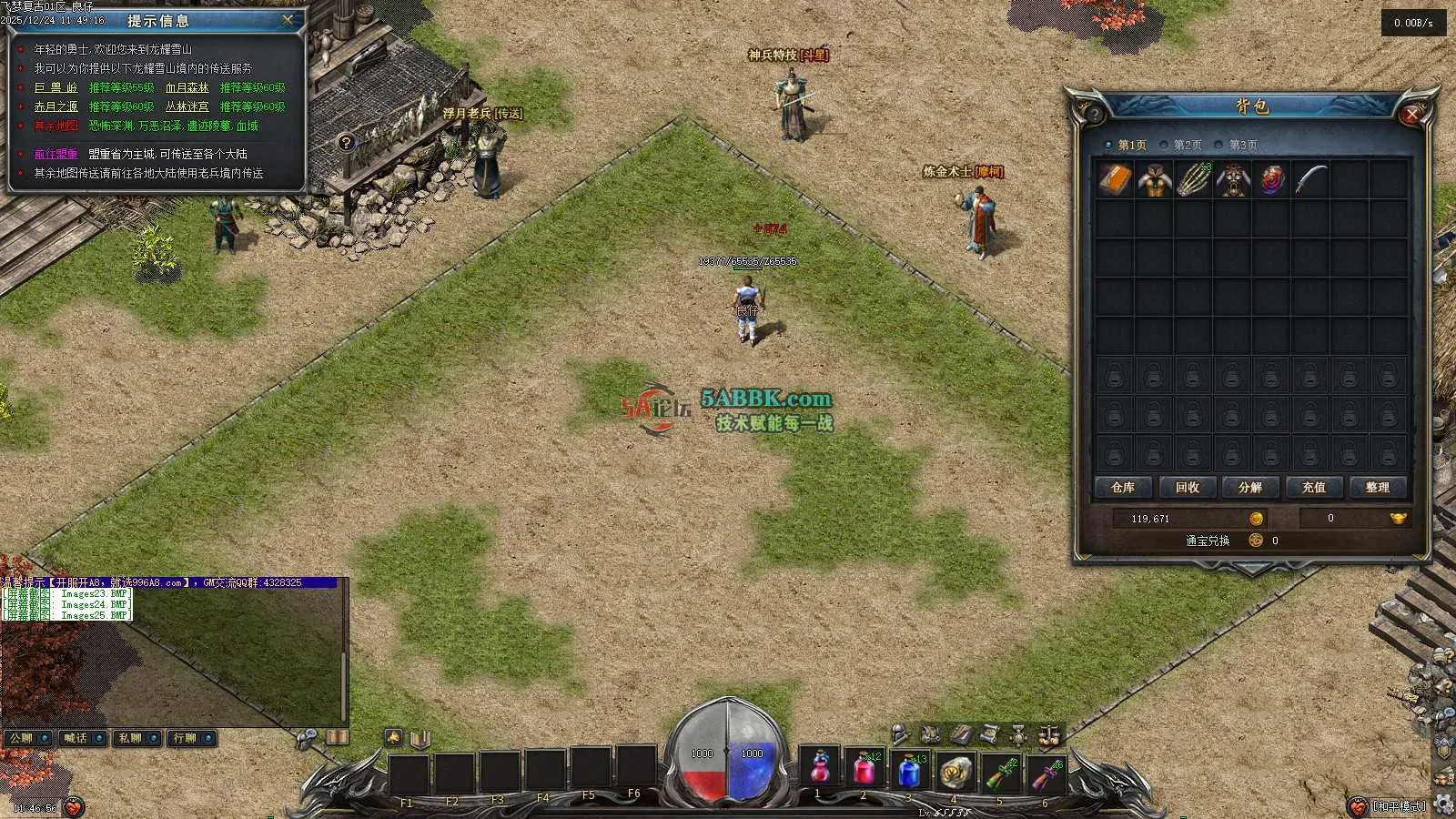
Task: Open the 充值 recharge button
Action: [1313, 488]
